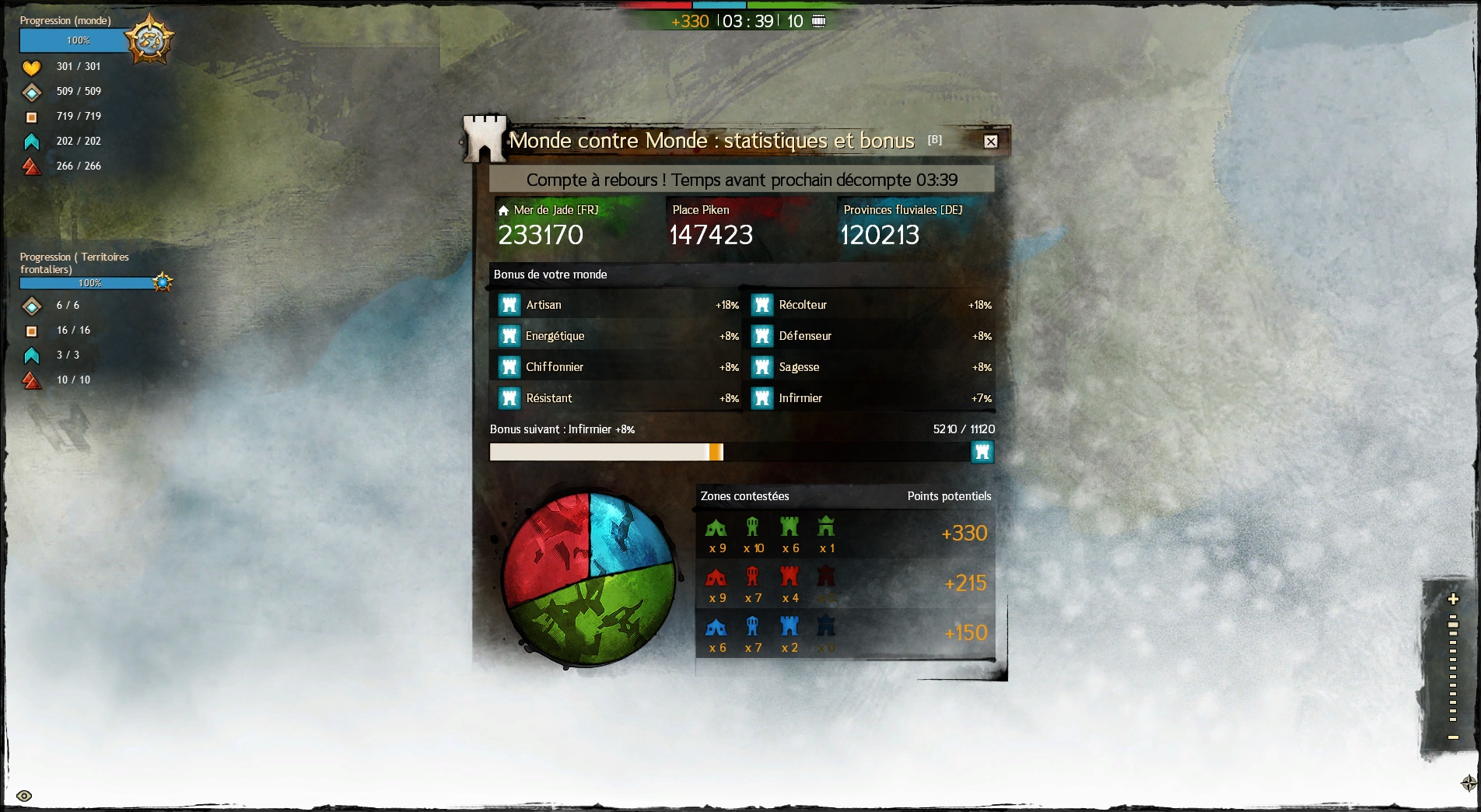Click the territory control pie chart
1481x812 pixels.
(589, 579)
